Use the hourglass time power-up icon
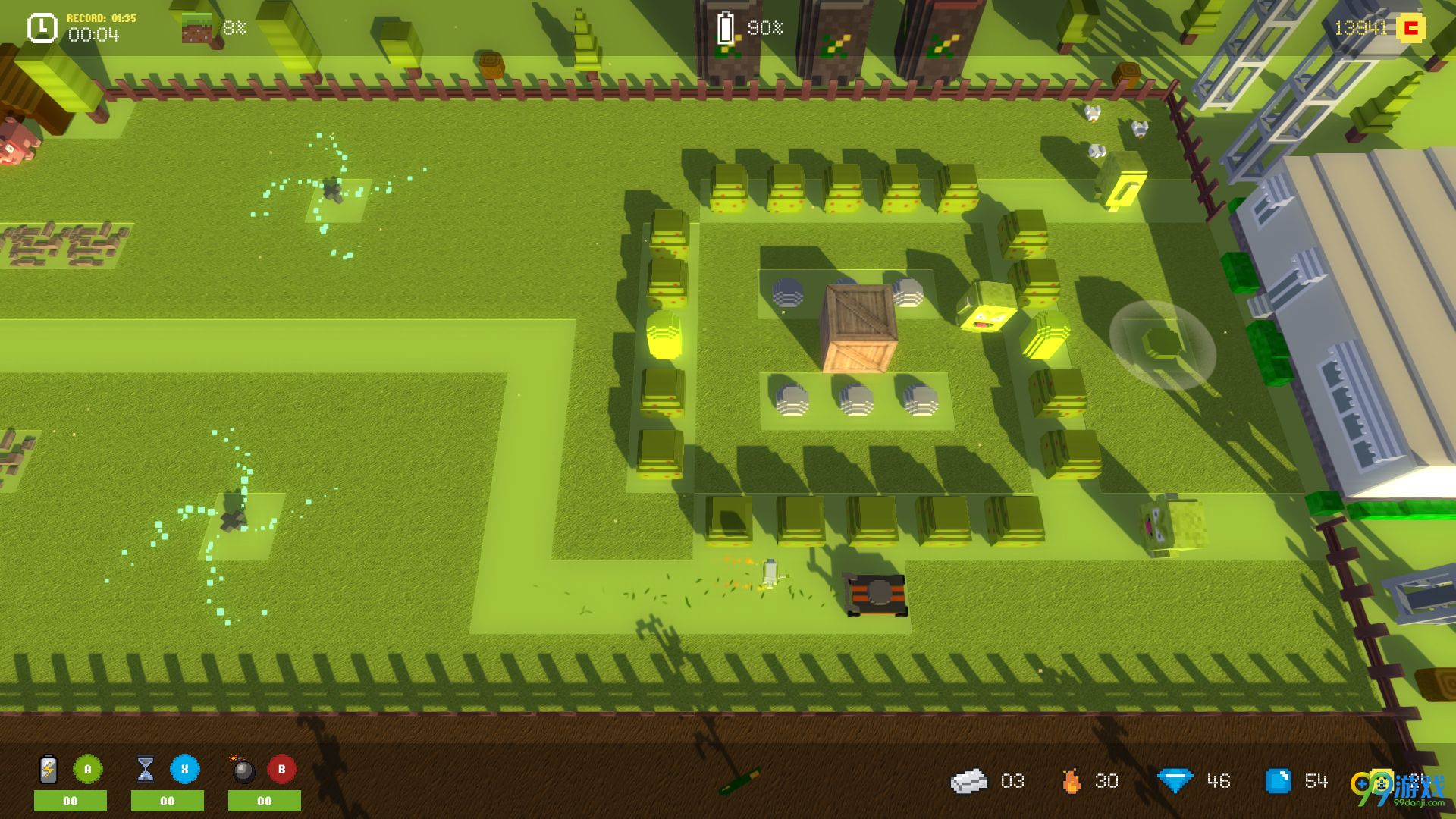The height and width of the screenshot is (819, 1456). [x=146, y=770]
